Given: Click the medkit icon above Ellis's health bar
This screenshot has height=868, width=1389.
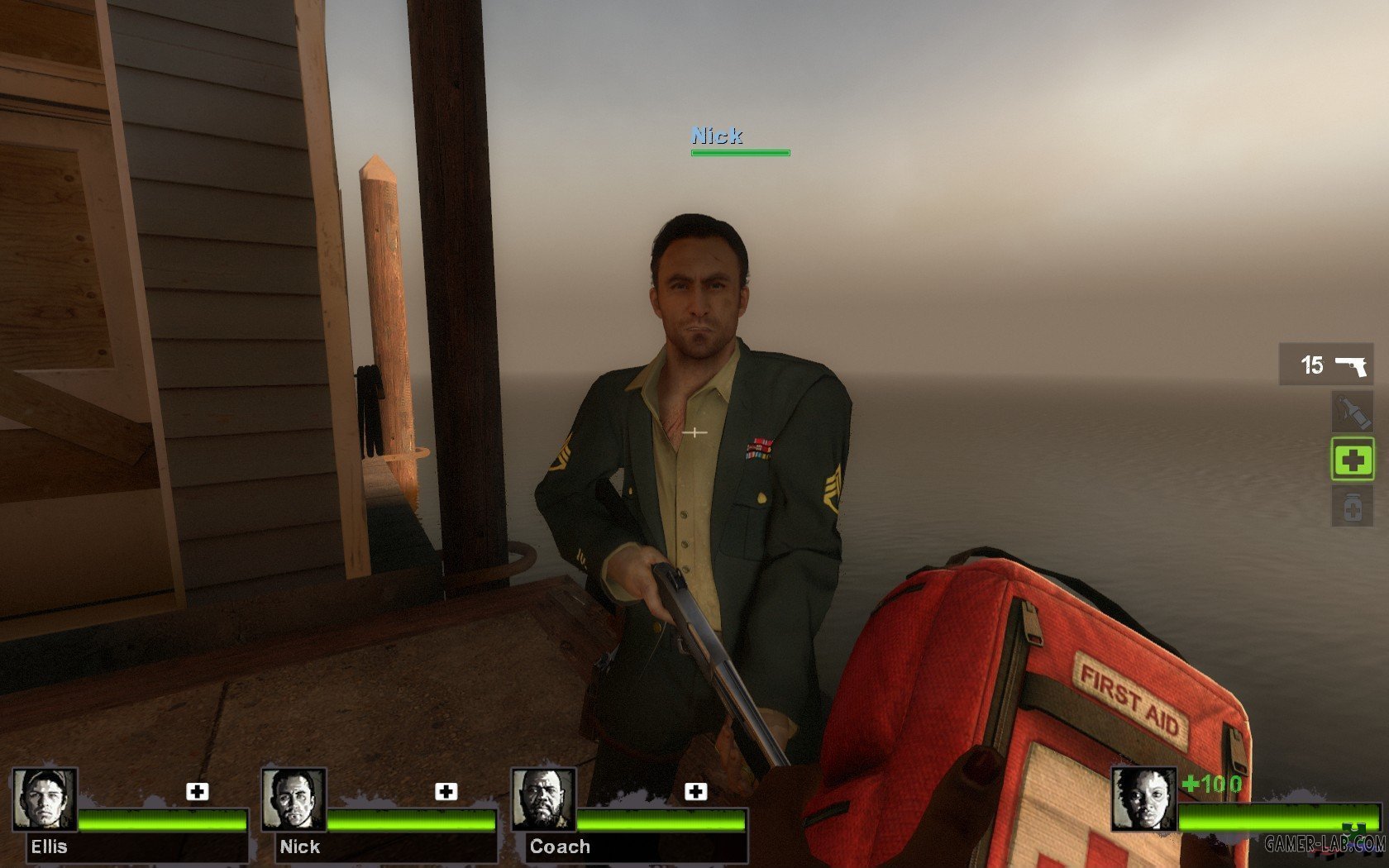Looking at the screenshot, I should point(197,791).
